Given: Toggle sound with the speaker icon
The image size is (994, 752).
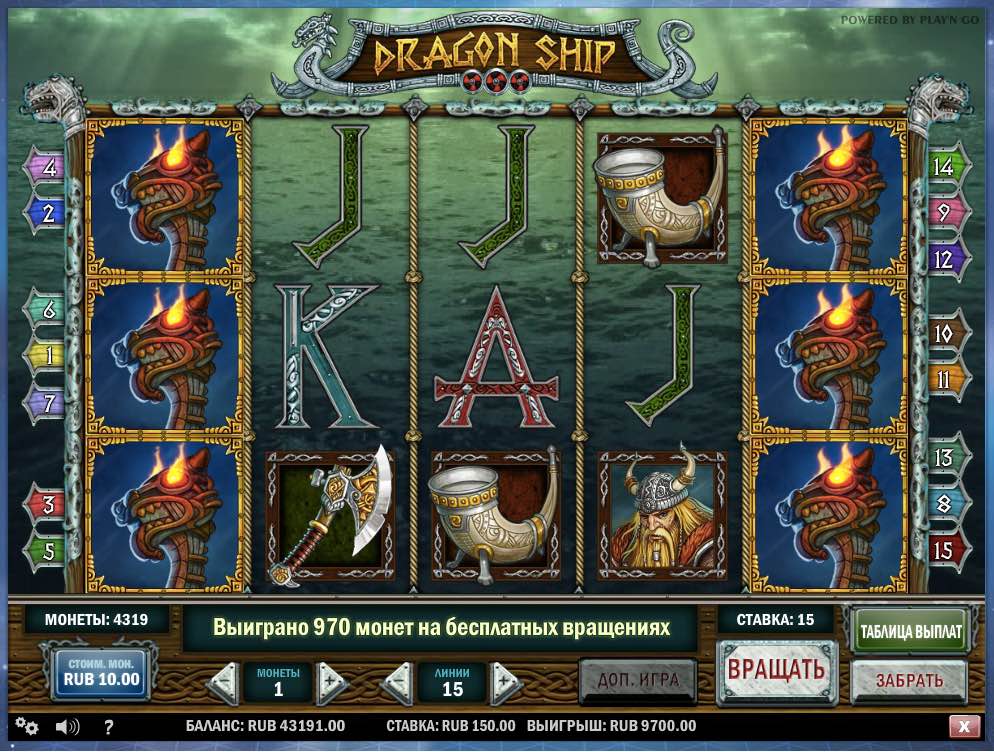Looking at the screenshot, I should (67, 726).
